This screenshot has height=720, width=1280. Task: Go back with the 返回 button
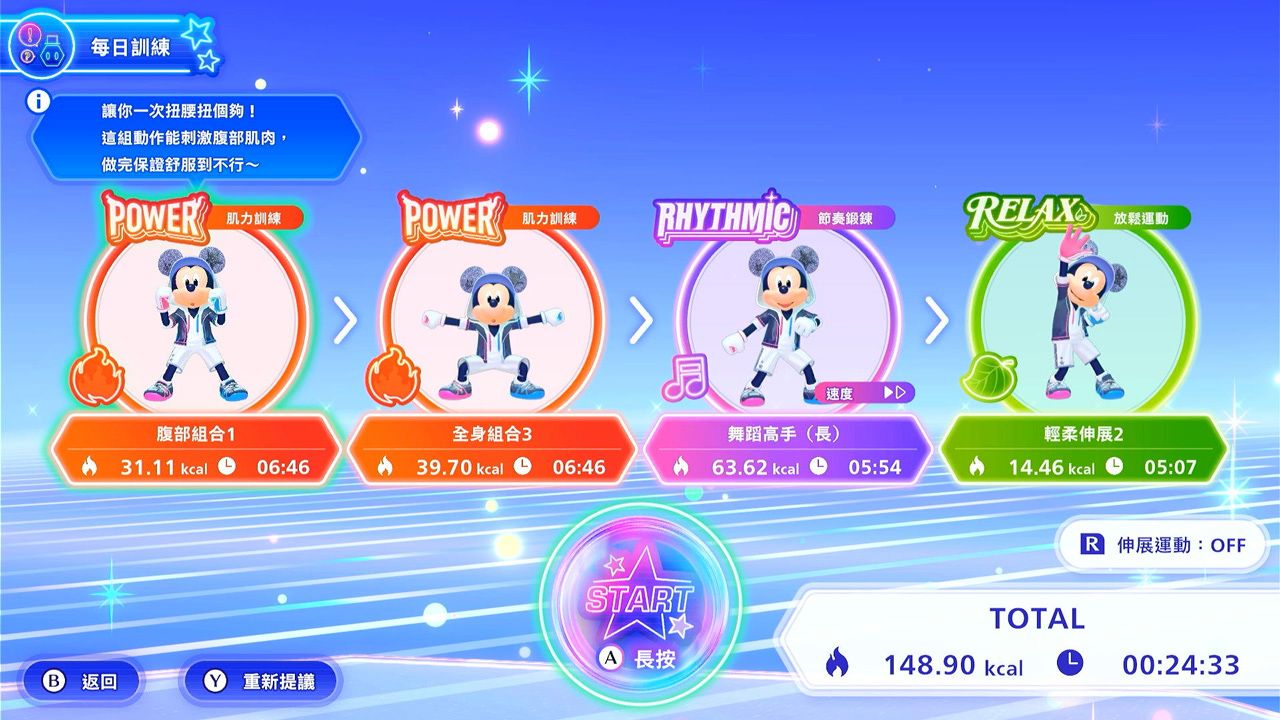pyautogui.click(x=82, y=682)
